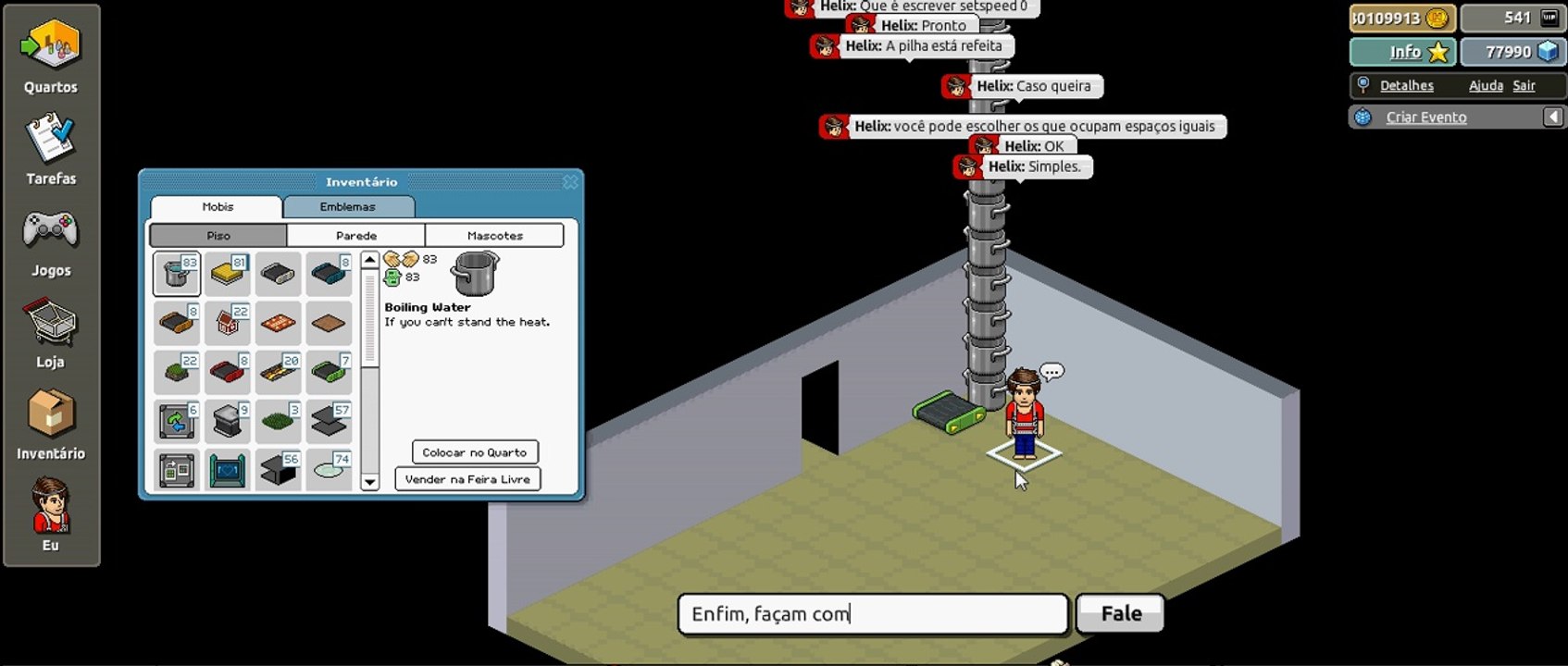The width and height of the screenshot is (1568, 666).
Task: Open the Jogos games menu
Action: pyautogui.click(x=51, y=240)
